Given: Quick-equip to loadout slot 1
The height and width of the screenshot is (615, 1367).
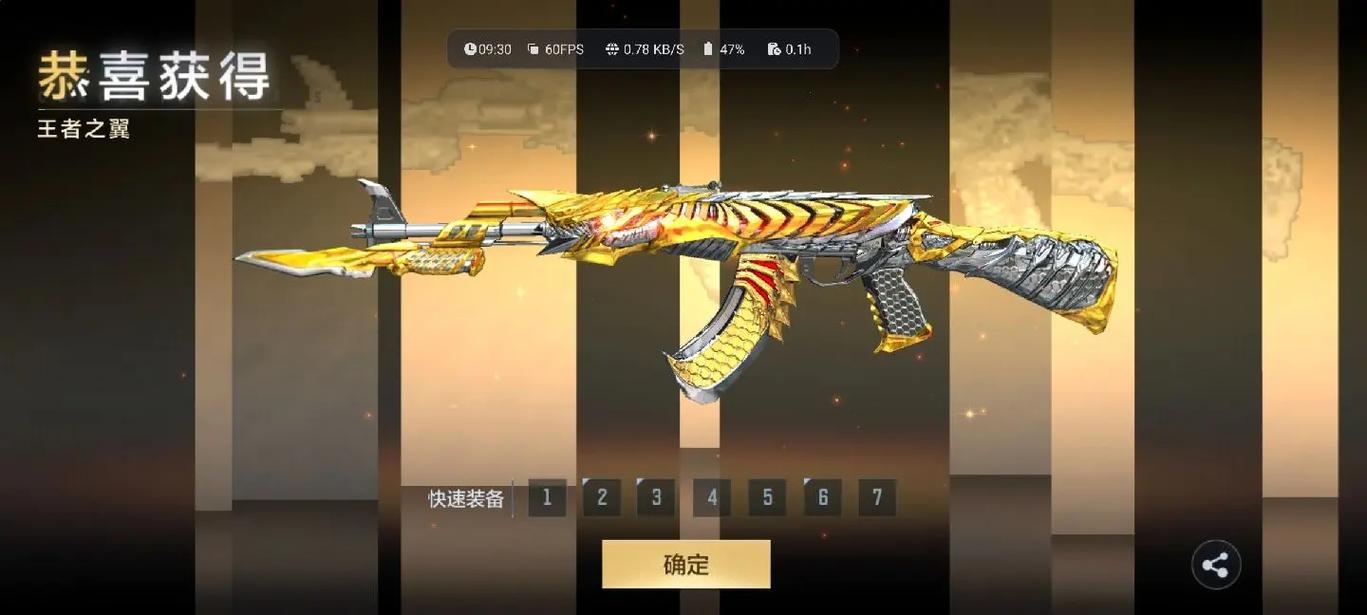Looking at the screenshot, I should point(547,497).
